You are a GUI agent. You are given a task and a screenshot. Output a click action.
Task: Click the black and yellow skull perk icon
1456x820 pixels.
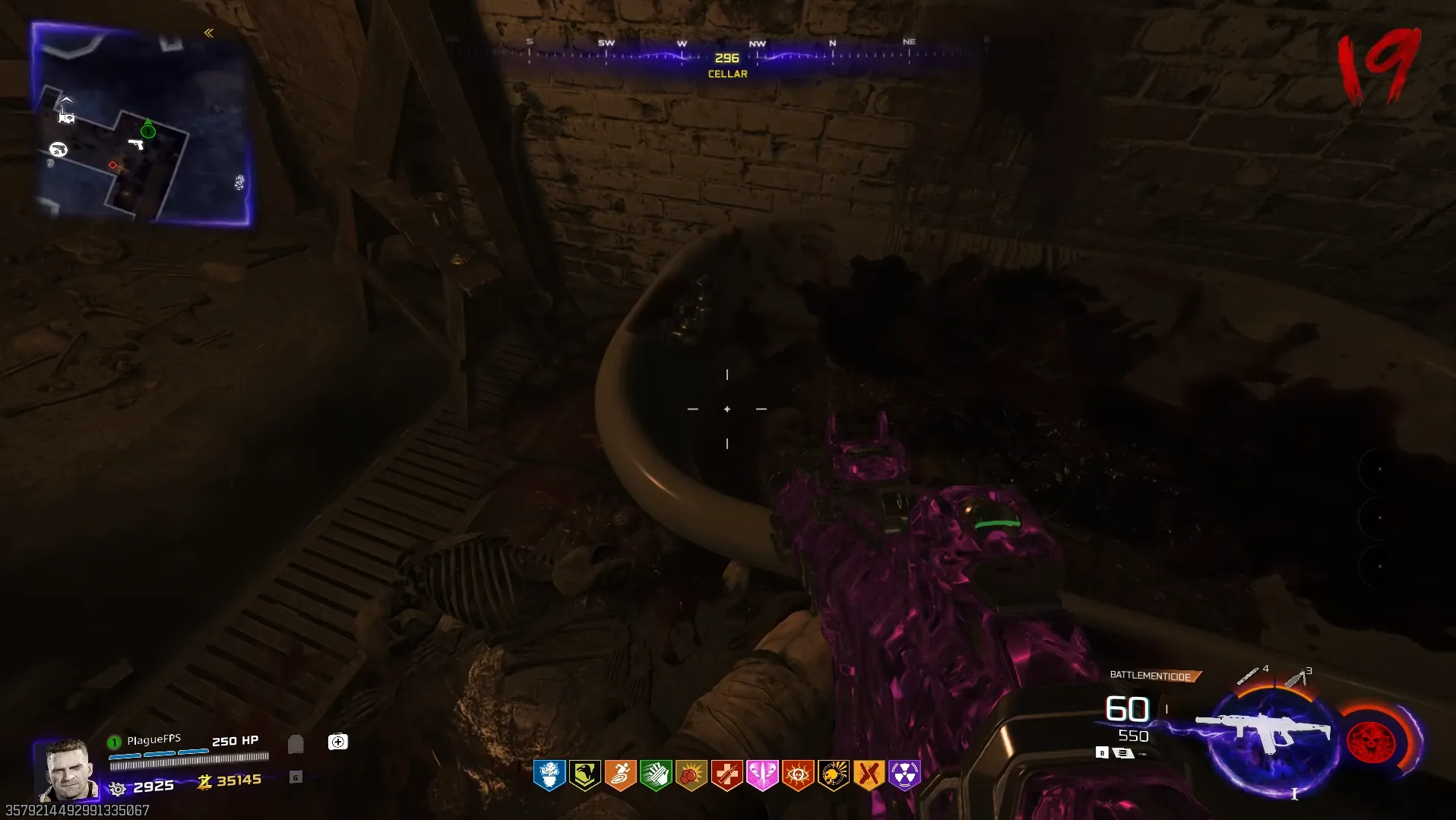[x=833, y=775]
